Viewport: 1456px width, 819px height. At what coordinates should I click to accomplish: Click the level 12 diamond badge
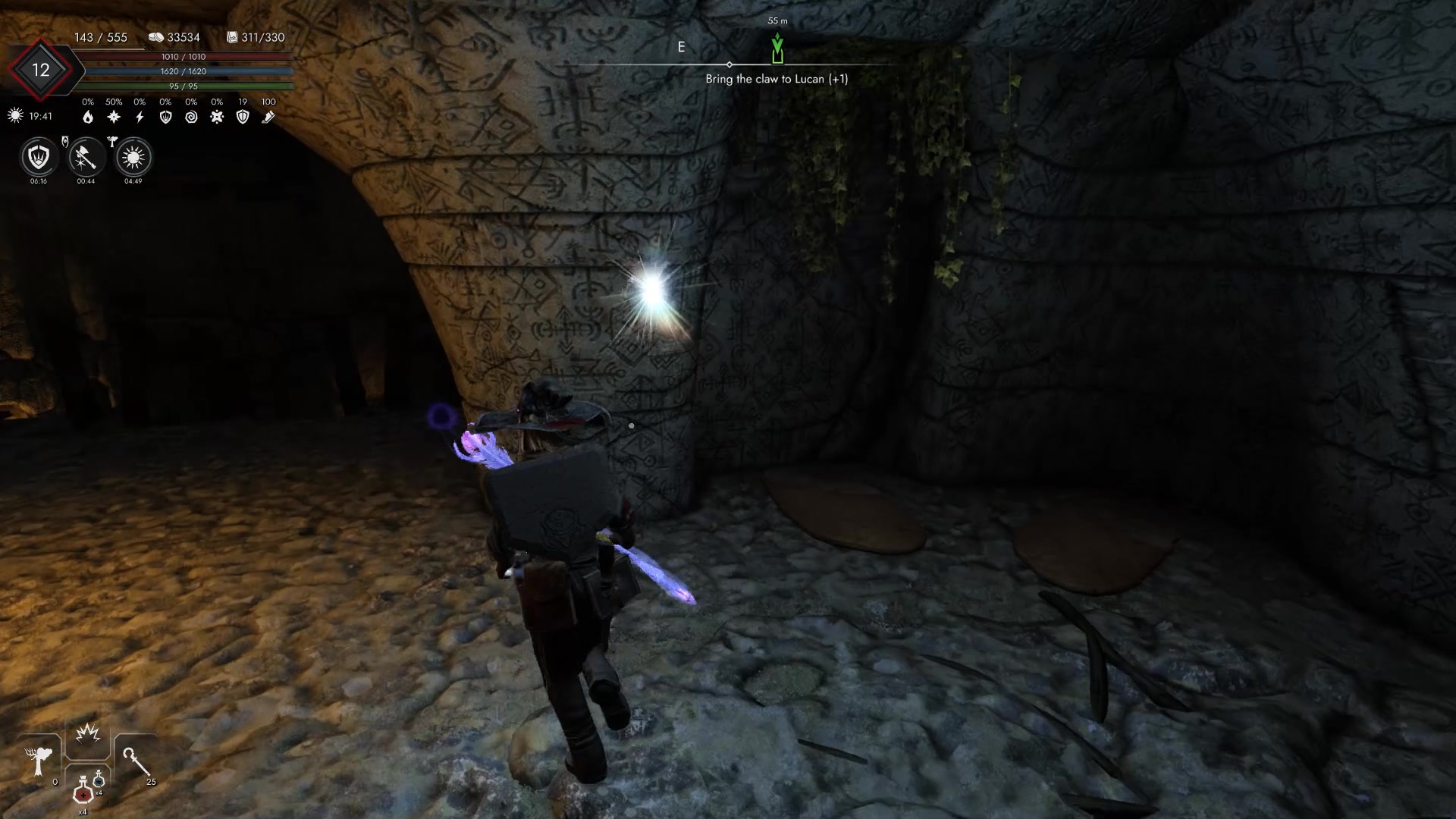[40, 71]
